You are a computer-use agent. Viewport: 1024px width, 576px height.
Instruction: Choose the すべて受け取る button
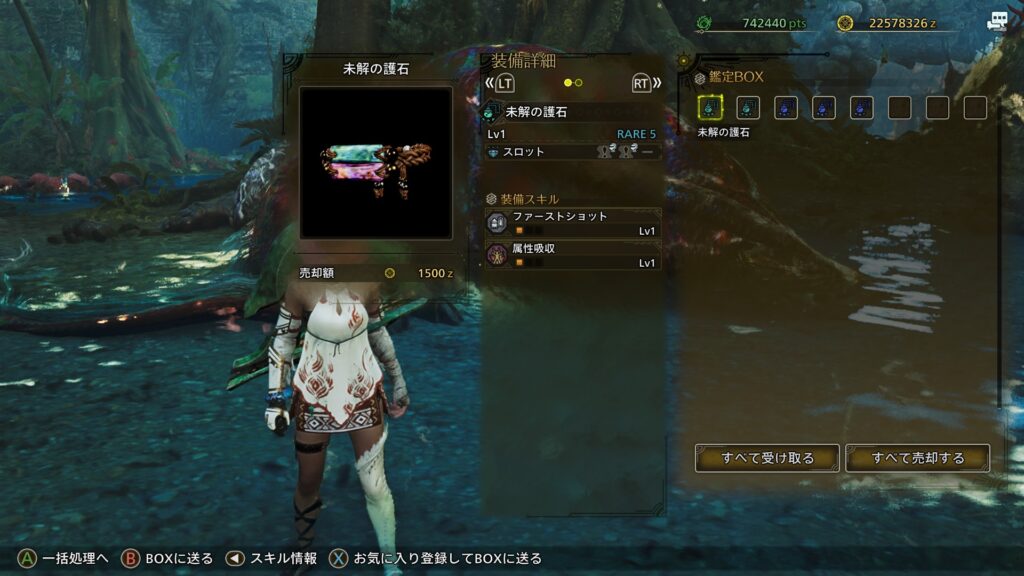coord(767,458)
